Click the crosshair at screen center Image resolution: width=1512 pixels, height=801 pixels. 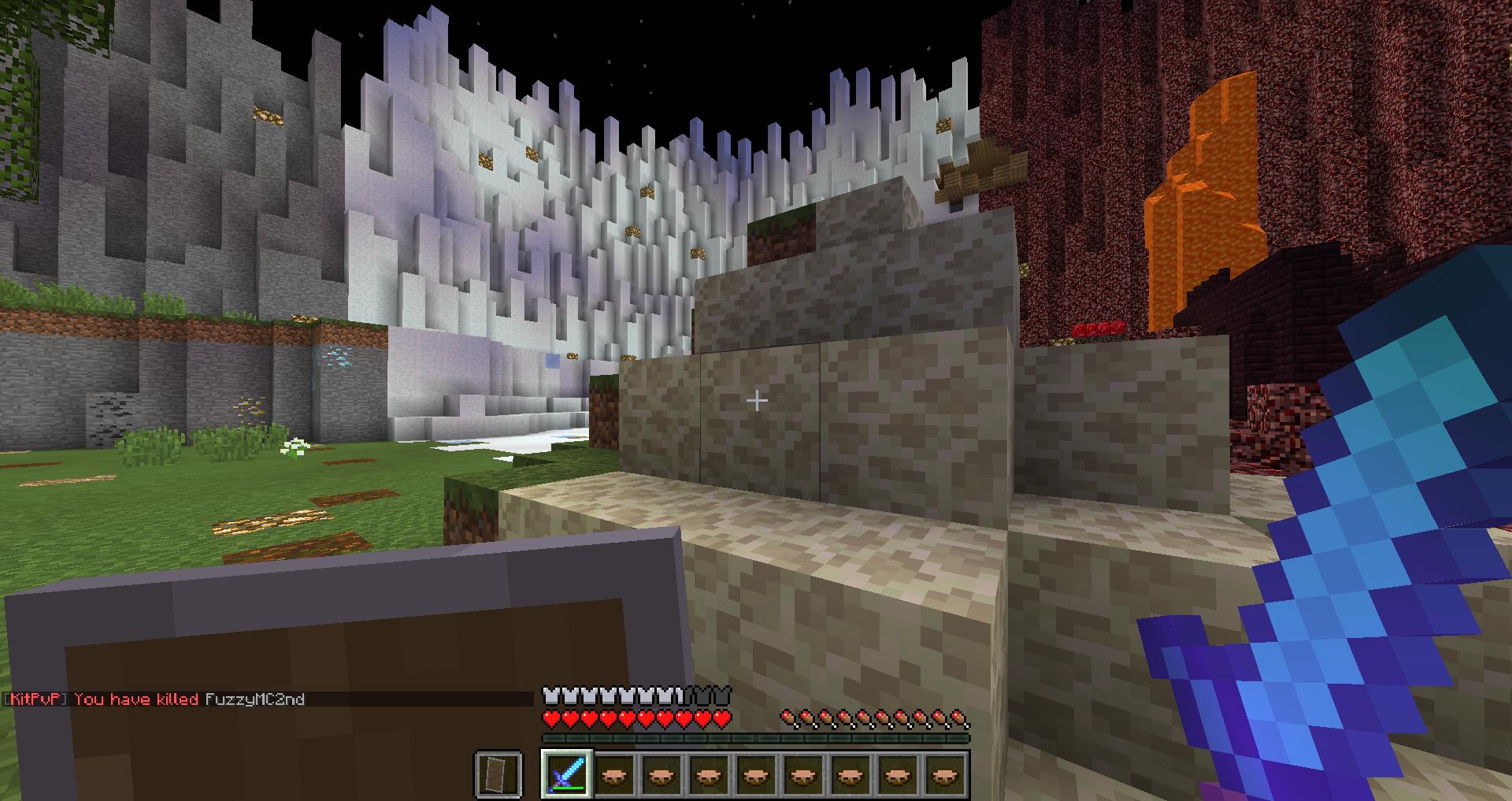(756, 400)
